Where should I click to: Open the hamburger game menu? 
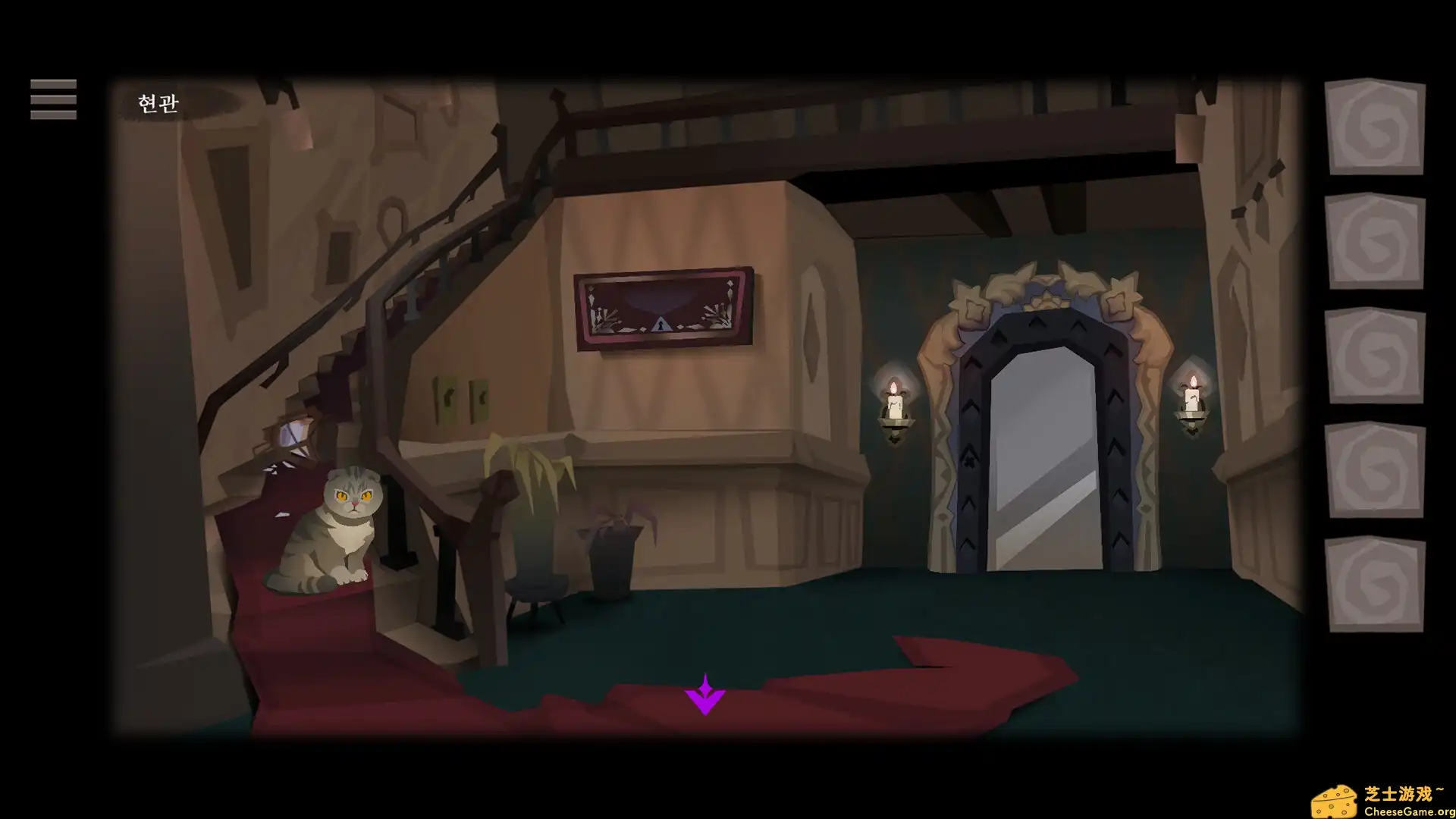52,99
